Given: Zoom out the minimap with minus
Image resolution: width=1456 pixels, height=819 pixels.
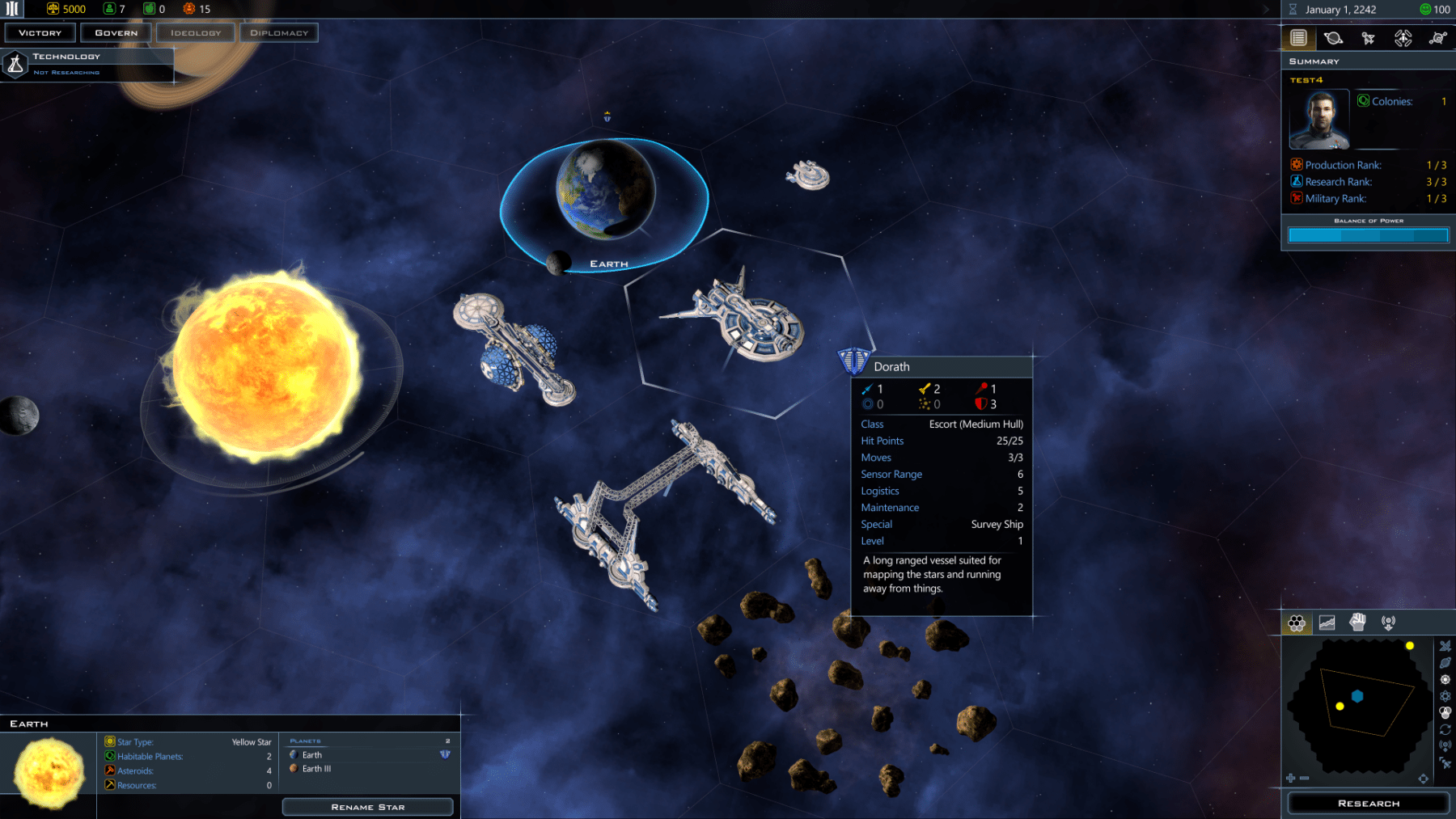Looking at the screenshot, I should tap(1304, 778).
